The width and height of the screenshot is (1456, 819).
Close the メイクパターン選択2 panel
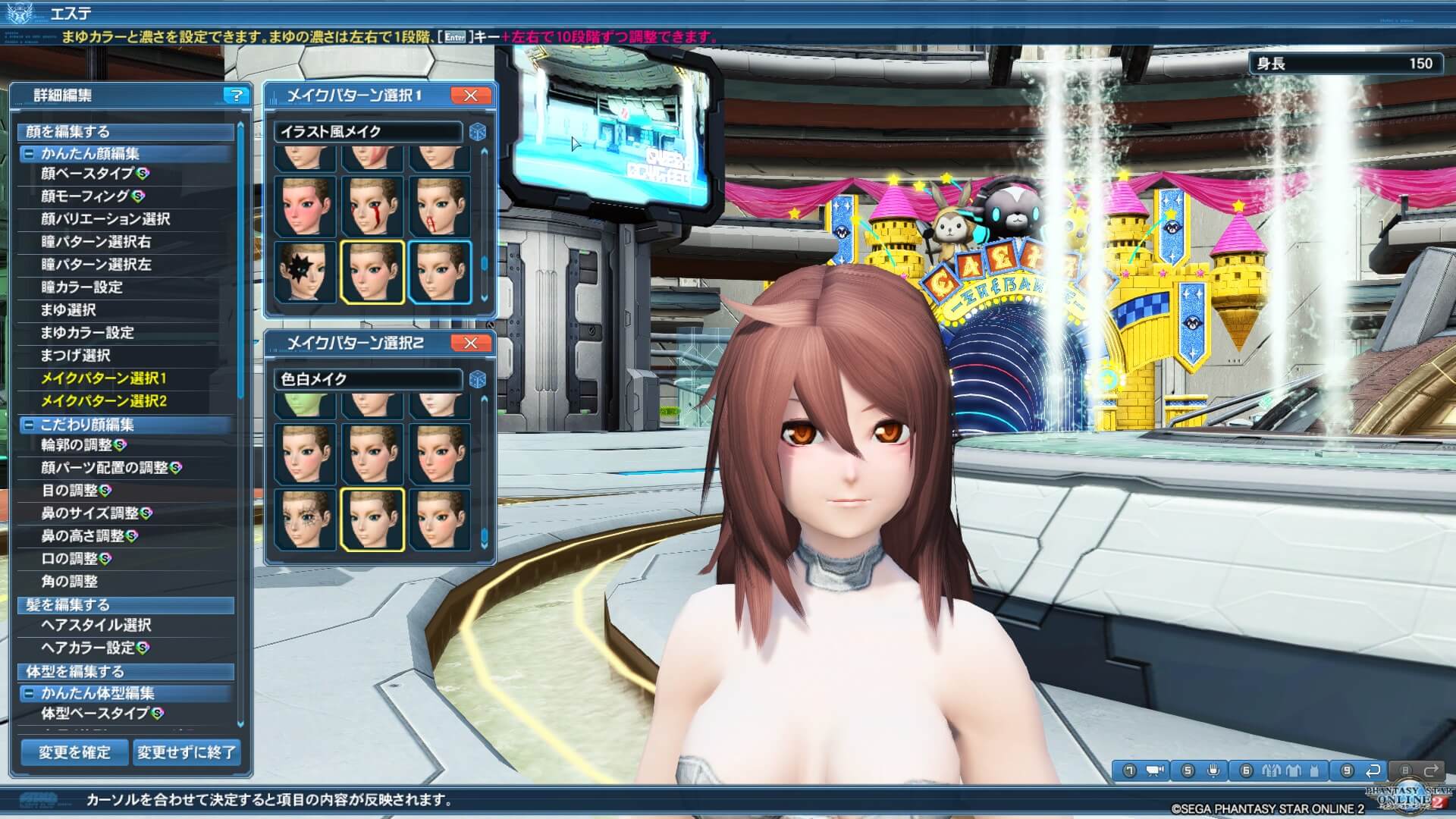click(x=470, y=344)
